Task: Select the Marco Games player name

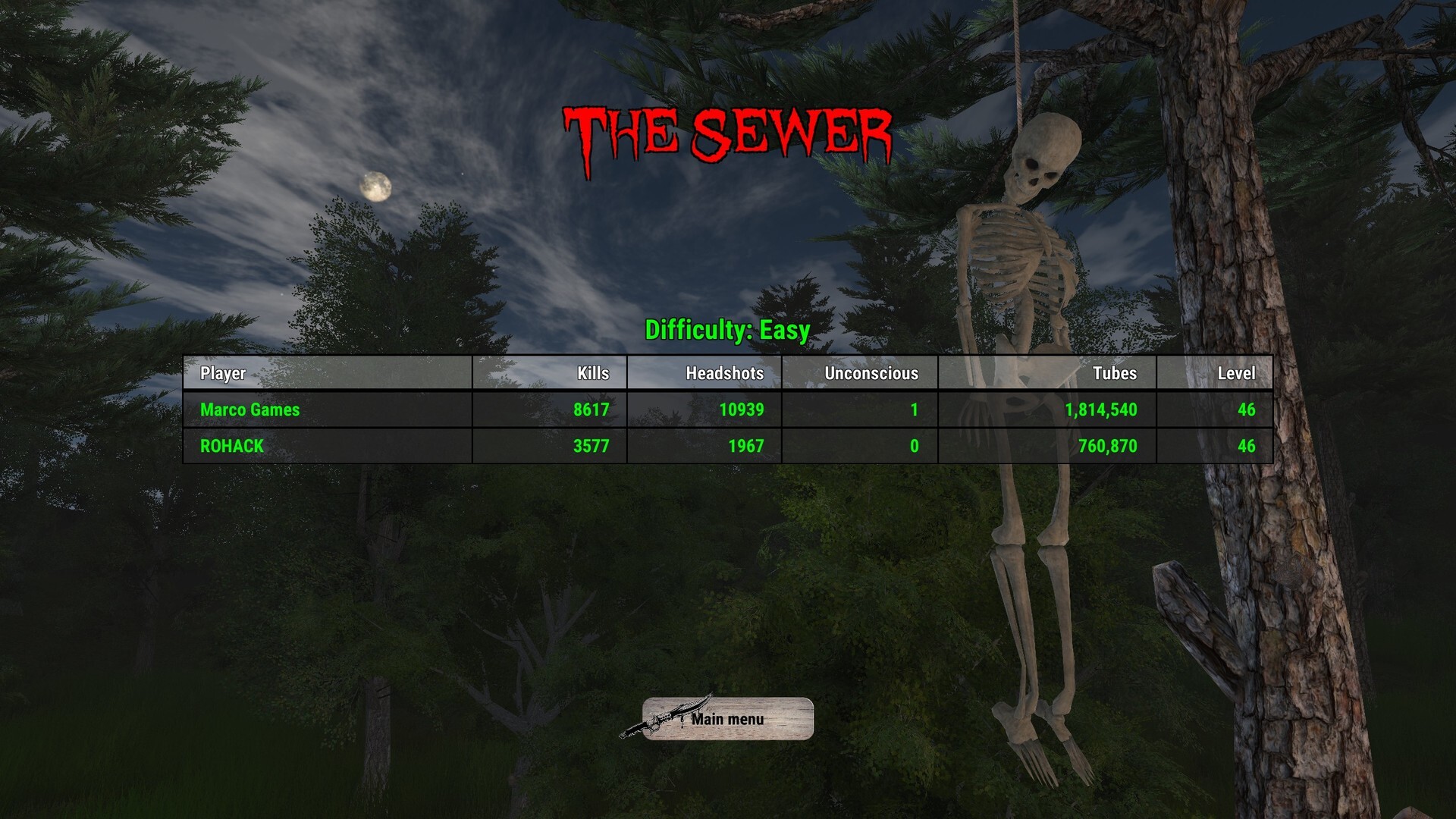Action: [249, 409]
